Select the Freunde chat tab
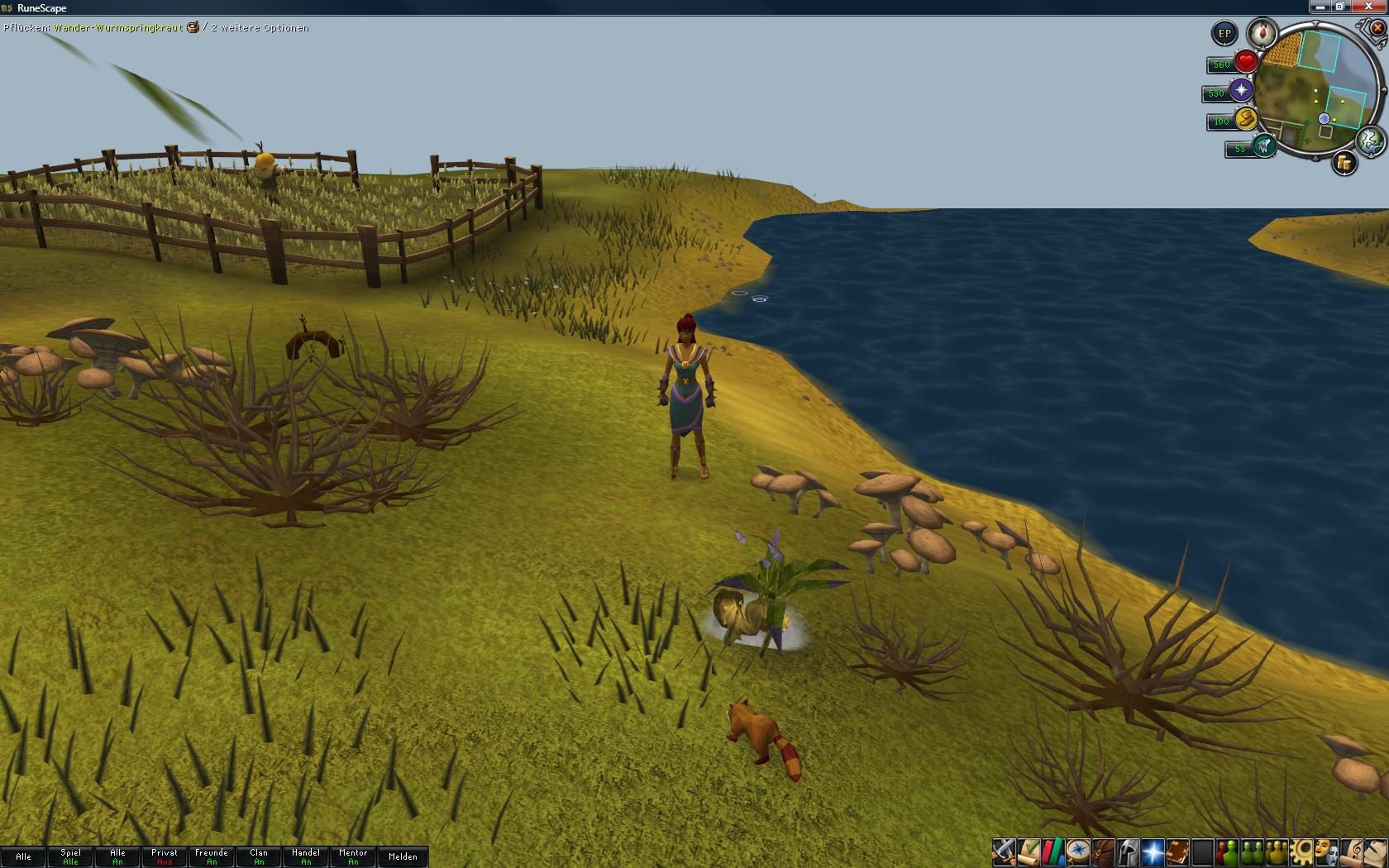 pos(212,856)
